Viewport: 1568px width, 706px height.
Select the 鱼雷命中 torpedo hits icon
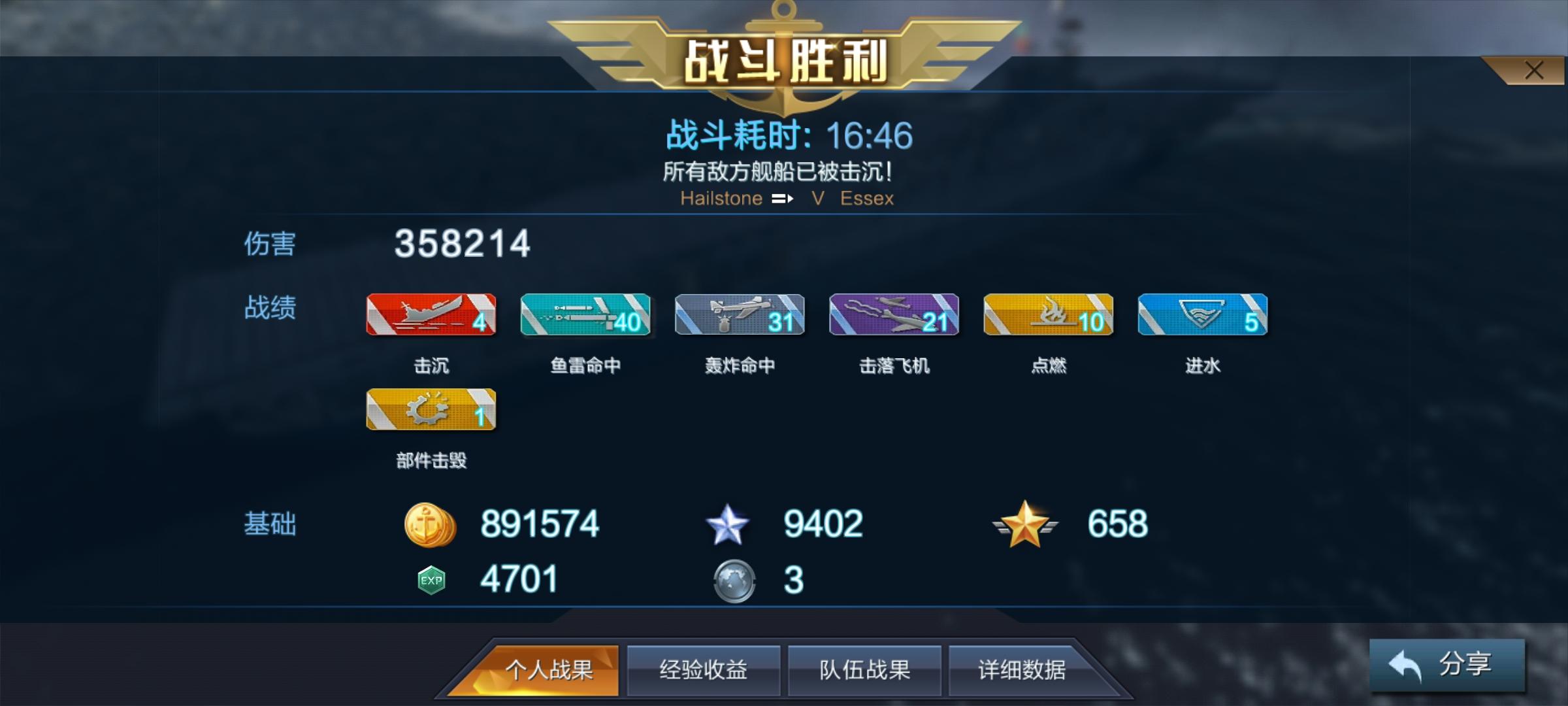pos(585,316)
